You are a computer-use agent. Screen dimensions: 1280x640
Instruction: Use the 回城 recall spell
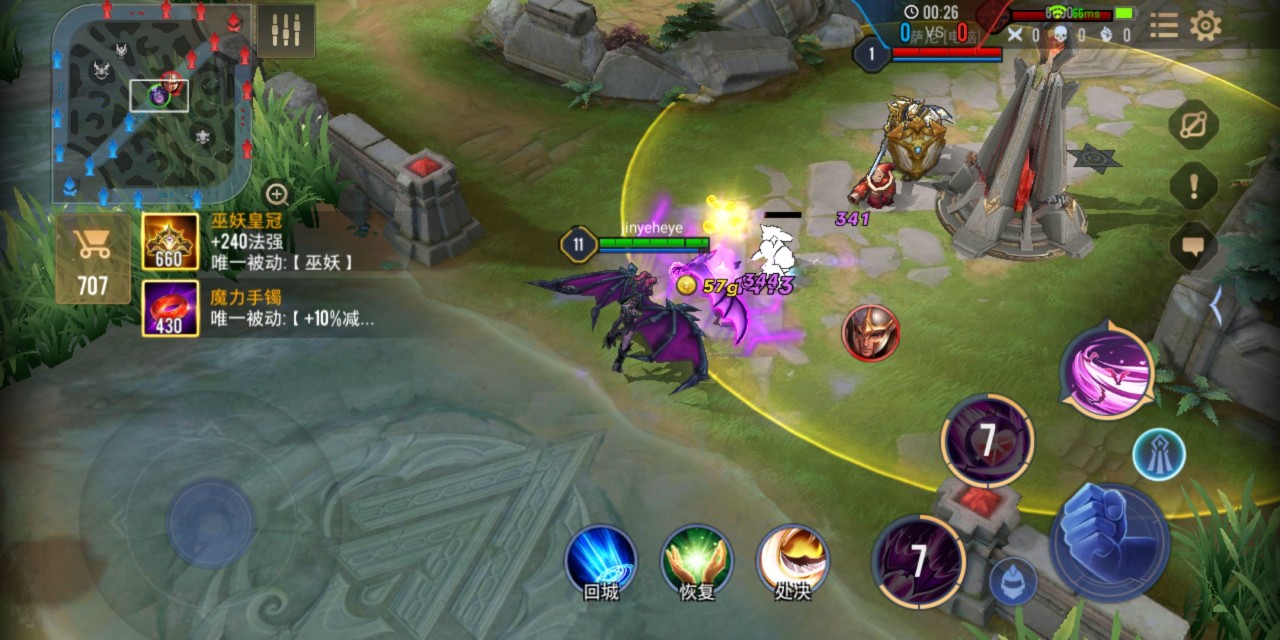(x=601, y=560)
